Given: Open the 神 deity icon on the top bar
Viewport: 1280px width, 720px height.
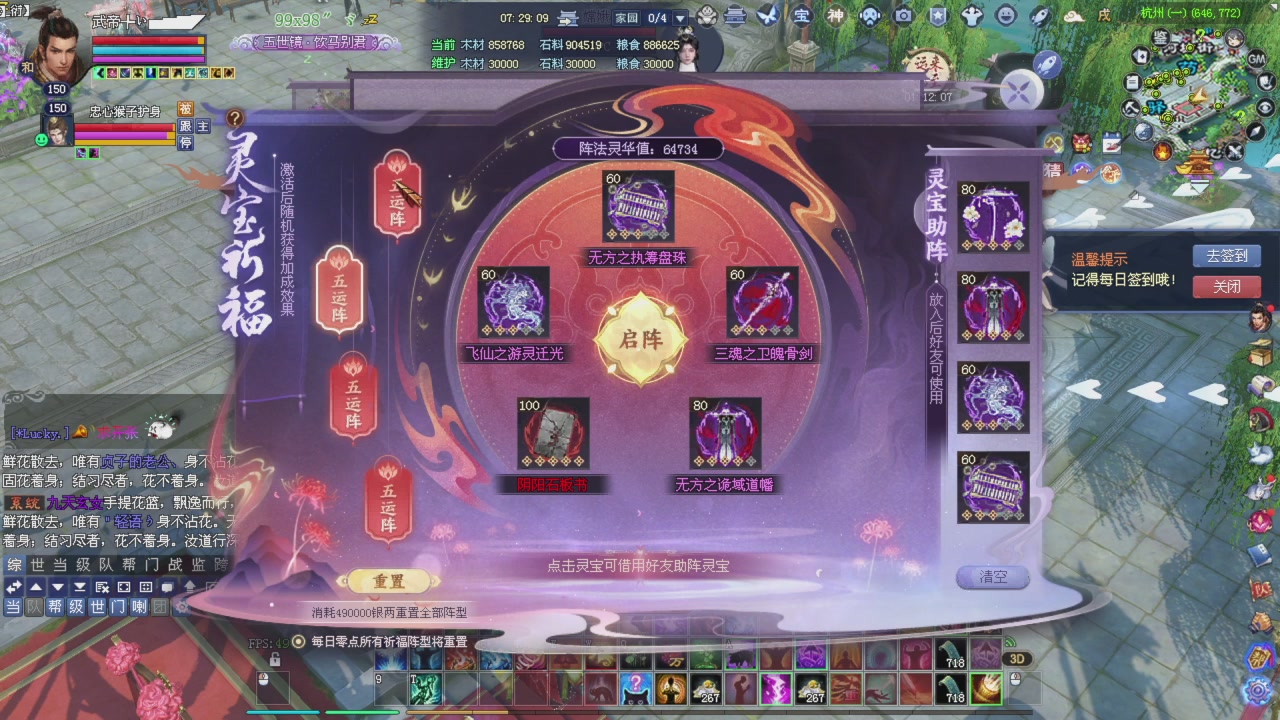Looking at the screenshot, I should pyautogui.click(x=836, y=15).
